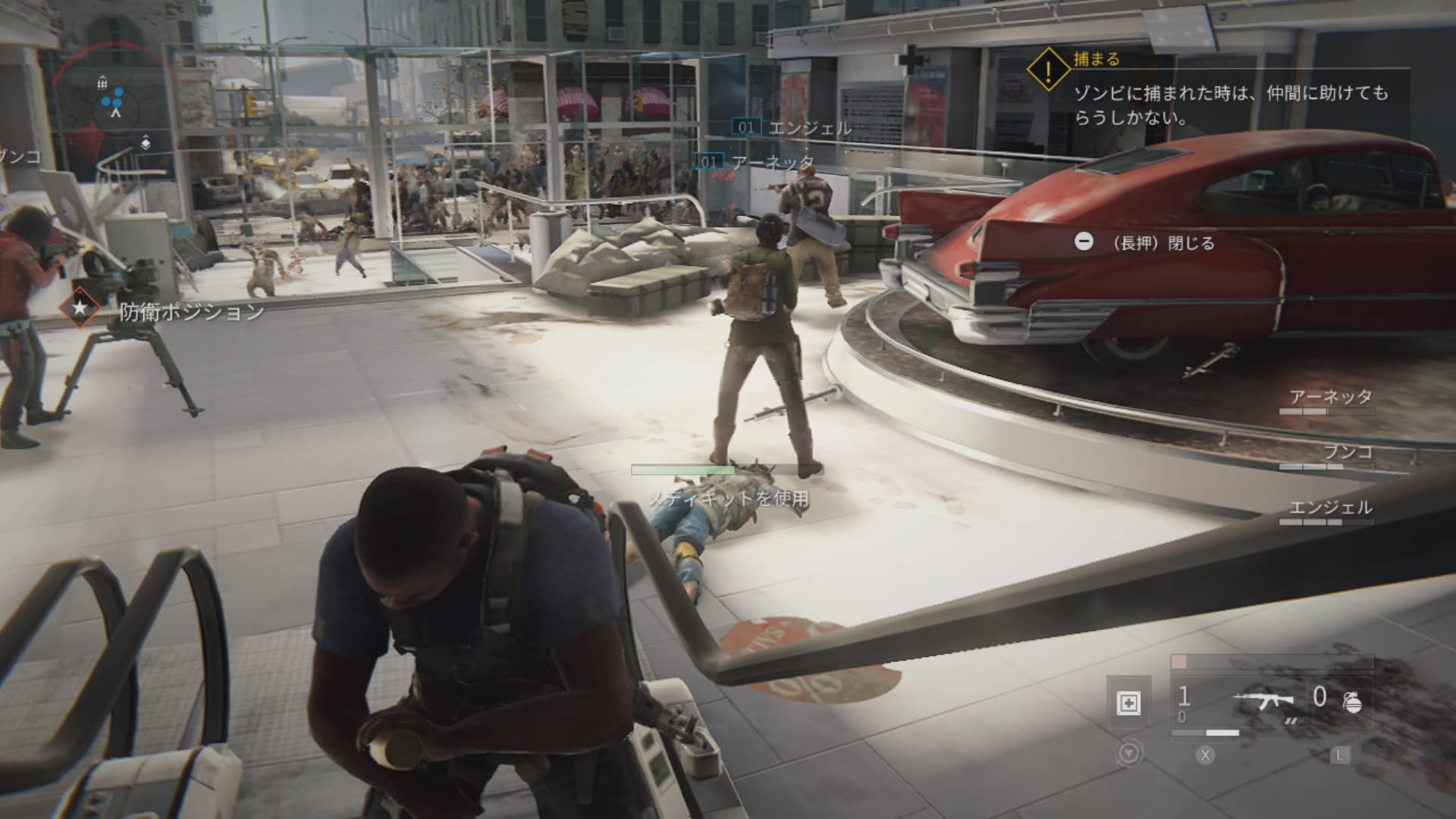Click the 01 アーネッタ player name tag
Image resolution: width=1456 pixels, height=819 pixels.
755,162
